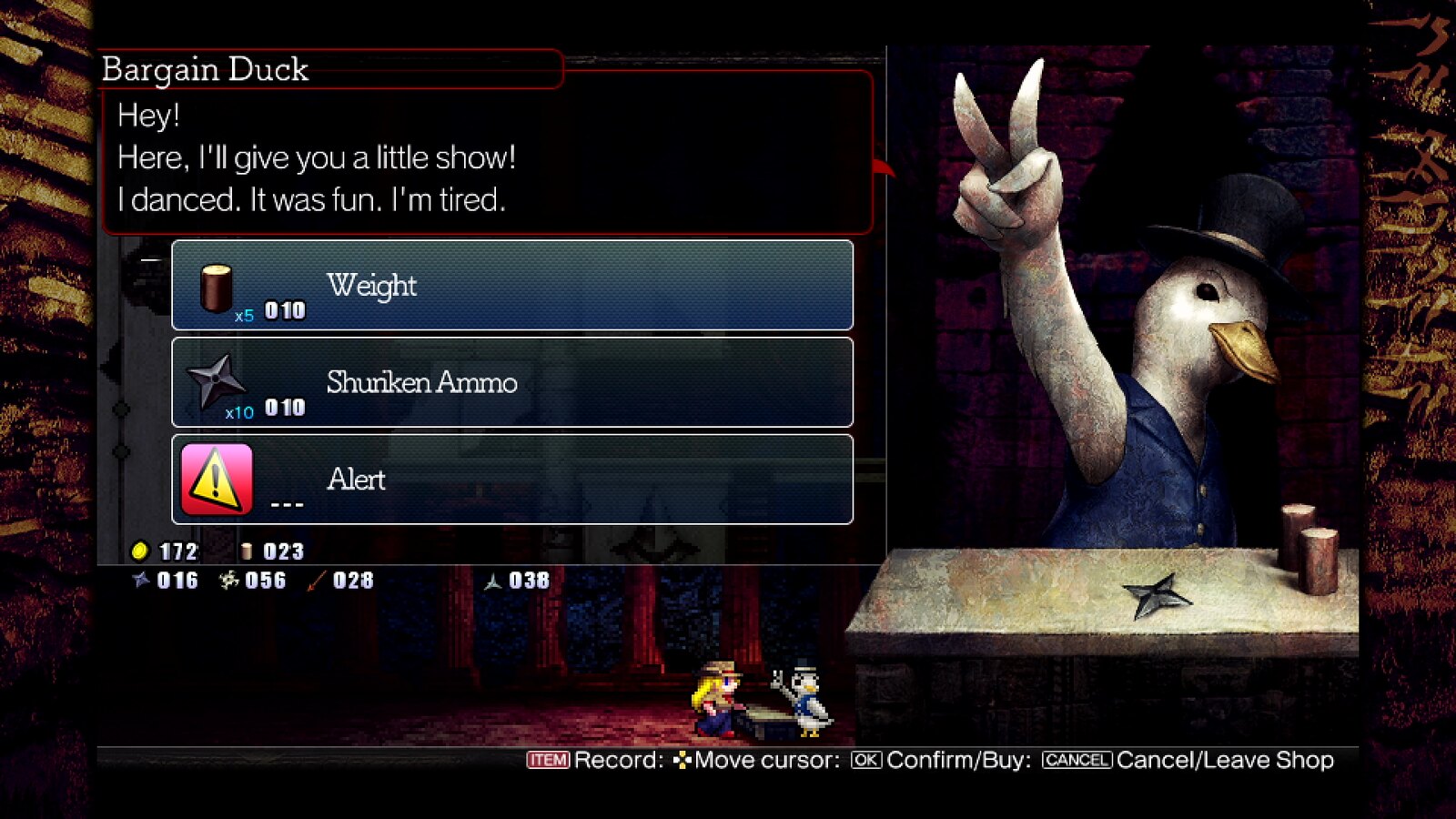Click the flare arrow icon showing 028
1456x819 pixels.
pos(314,581)
